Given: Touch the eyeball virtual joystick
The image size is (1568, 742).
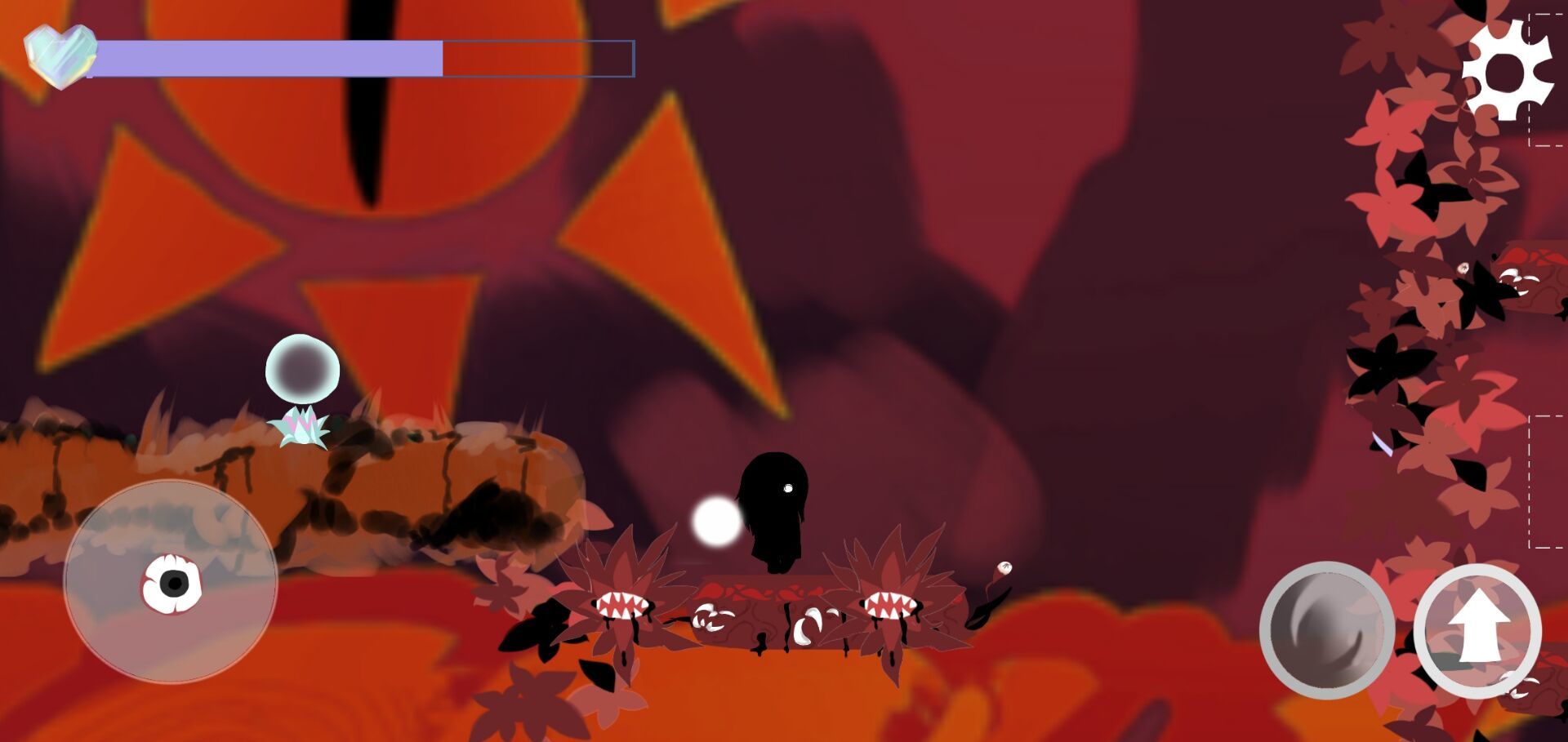Looking at the screenshot, I should 171,584.
